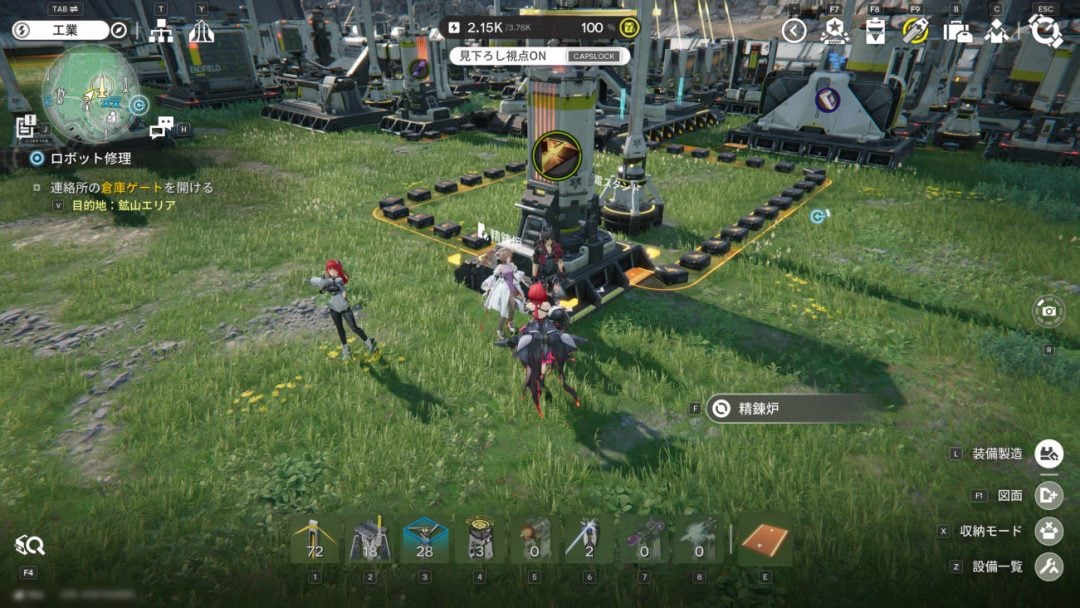The image size is (1080, 608).
Task: Collapse the top menu with the arrow
Action: 794,31
